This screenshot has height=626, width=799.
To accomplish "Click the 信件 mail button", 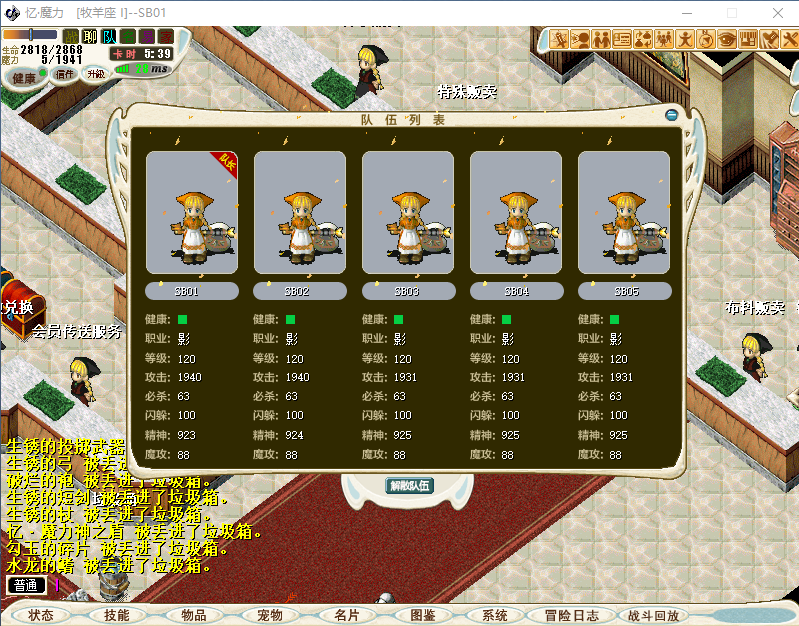I will tap(64, 73).
